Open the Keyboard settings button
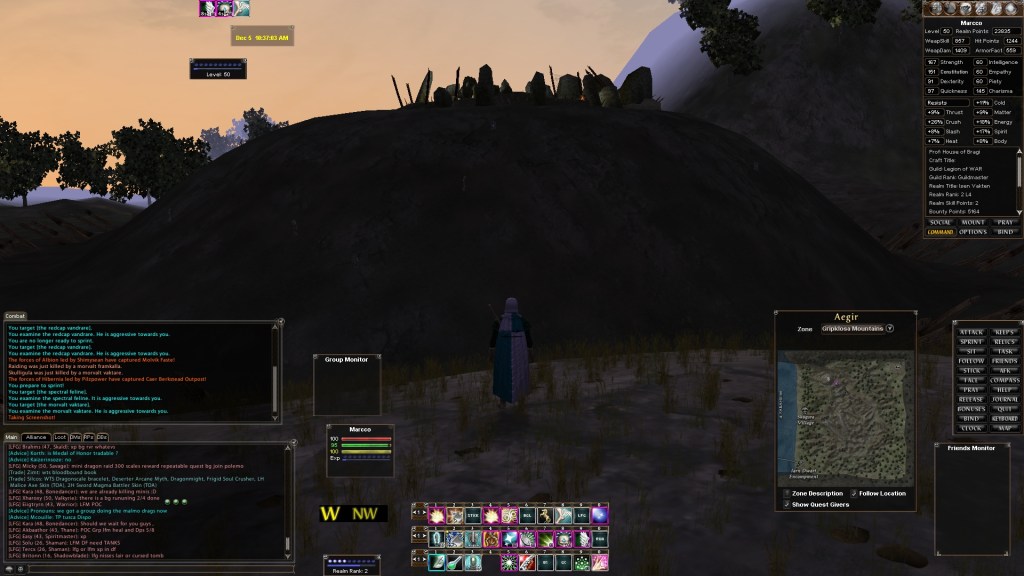This screenshot has width=1024, height=576. 1006,418
